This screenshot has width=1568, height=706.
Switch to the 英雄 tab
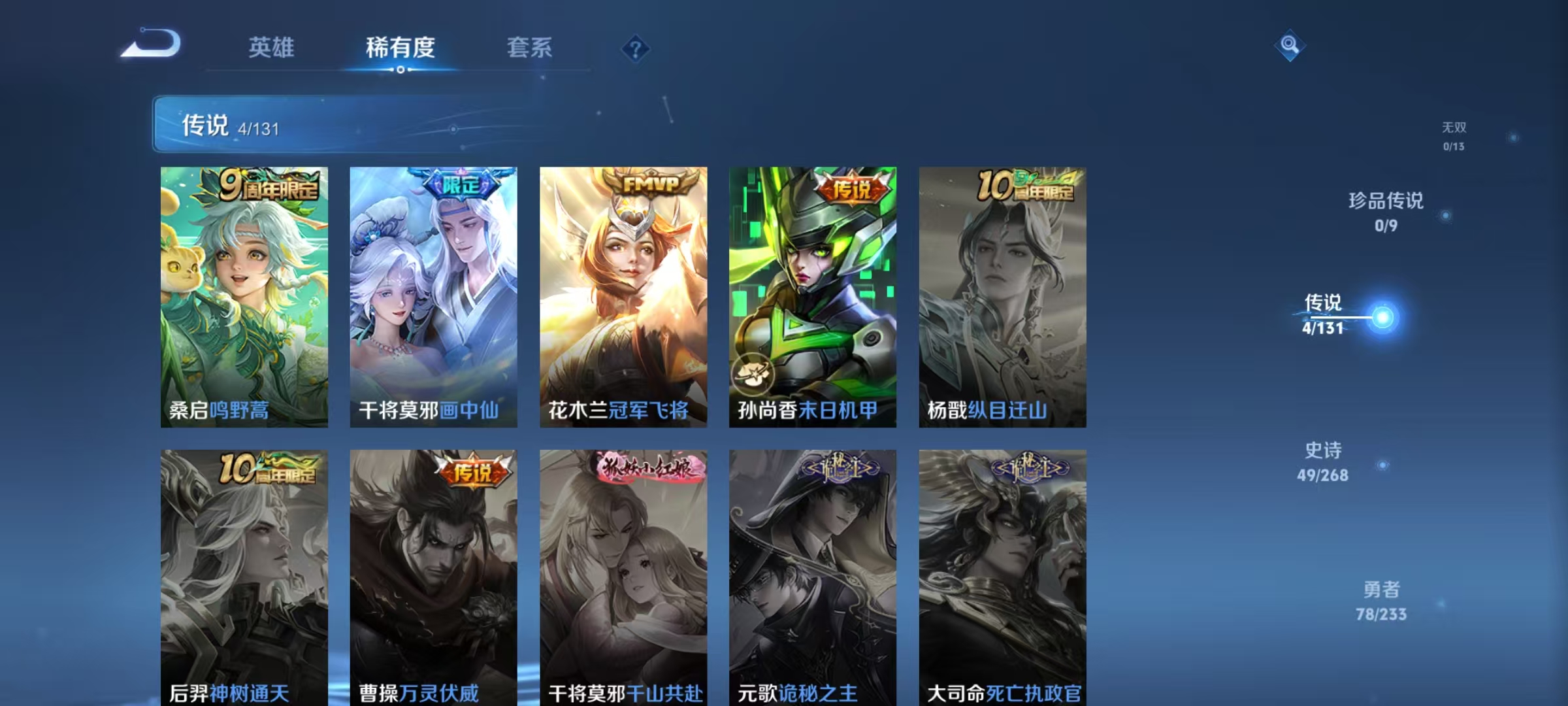(x=272, y=48)
